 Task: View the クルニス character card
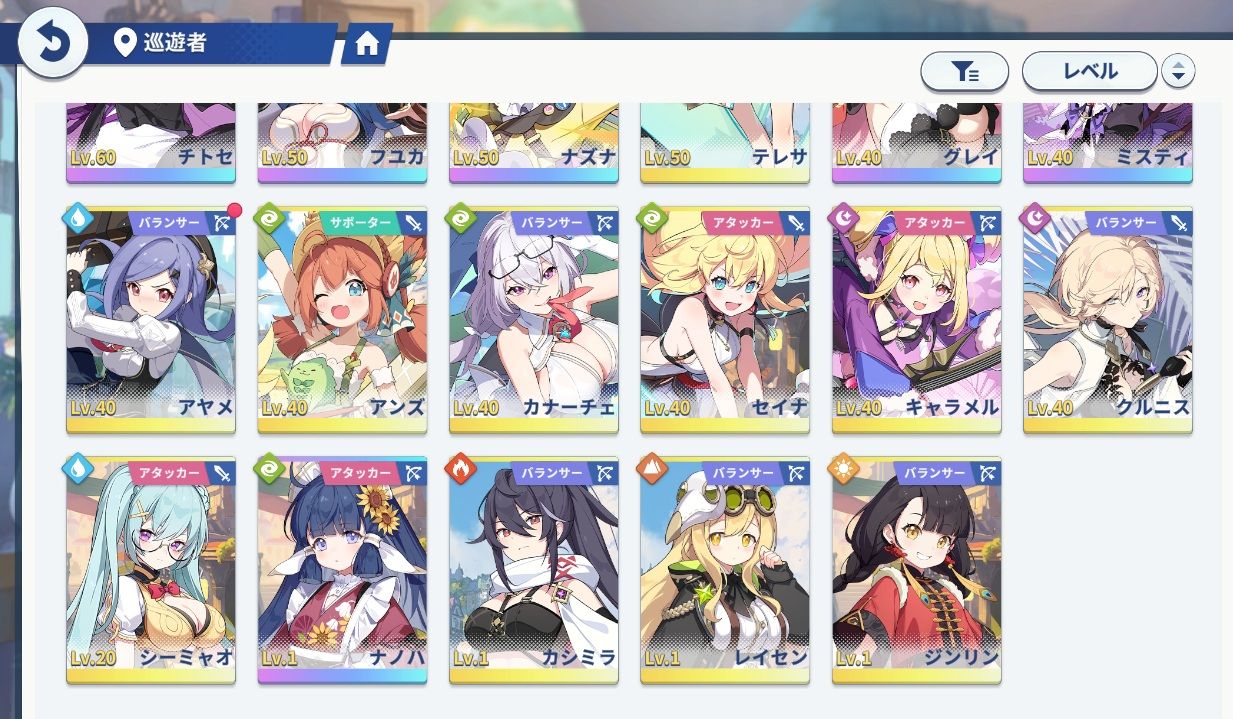pos(1108,320)
